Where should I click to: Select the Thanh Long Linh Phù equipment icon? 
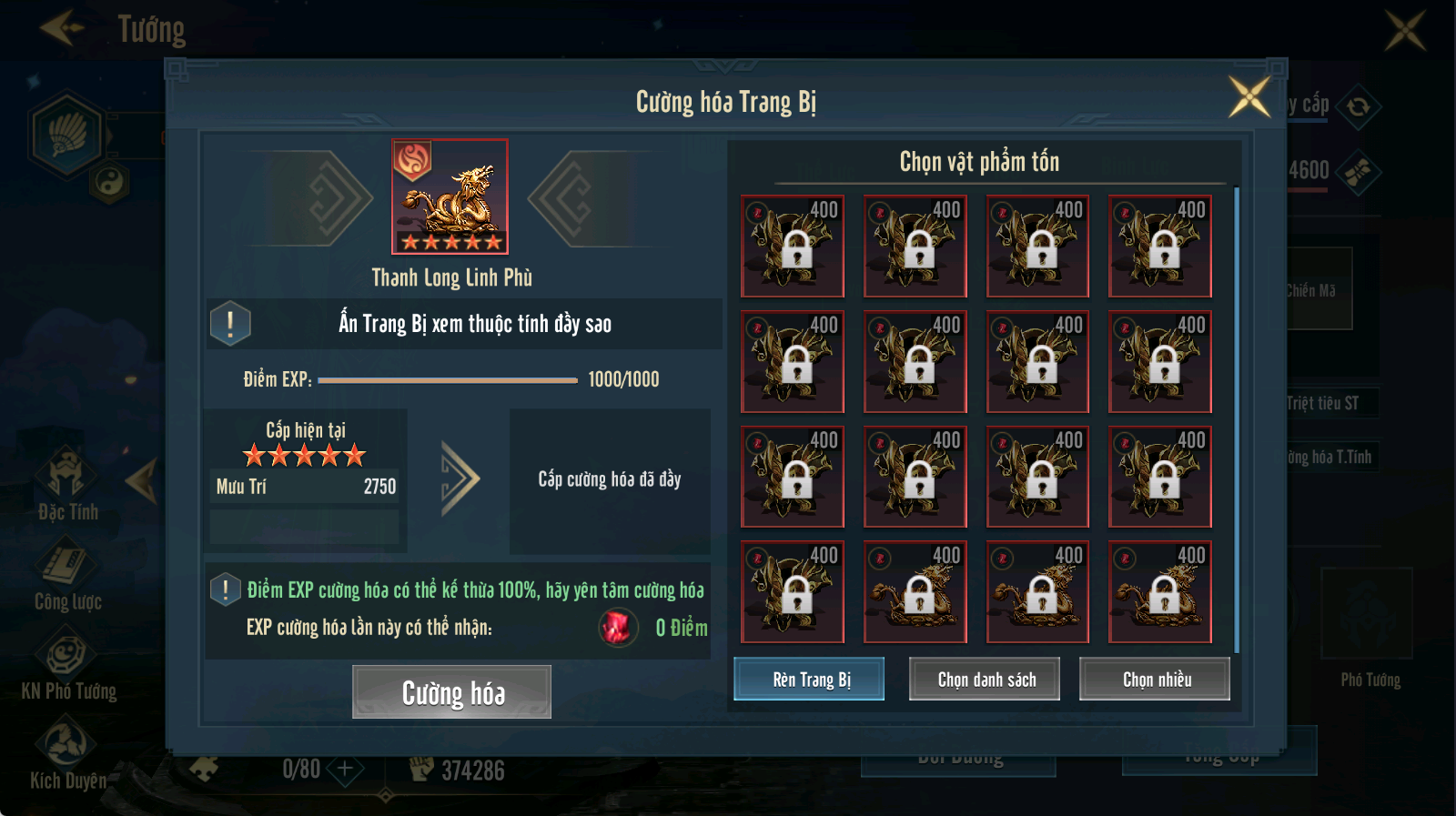click(x=450, y=196)
